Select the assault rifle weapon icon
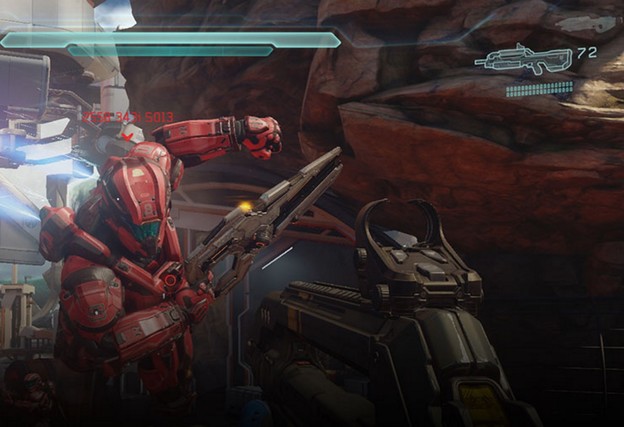This screenshot has height=427, width=624. pos(523,58)
